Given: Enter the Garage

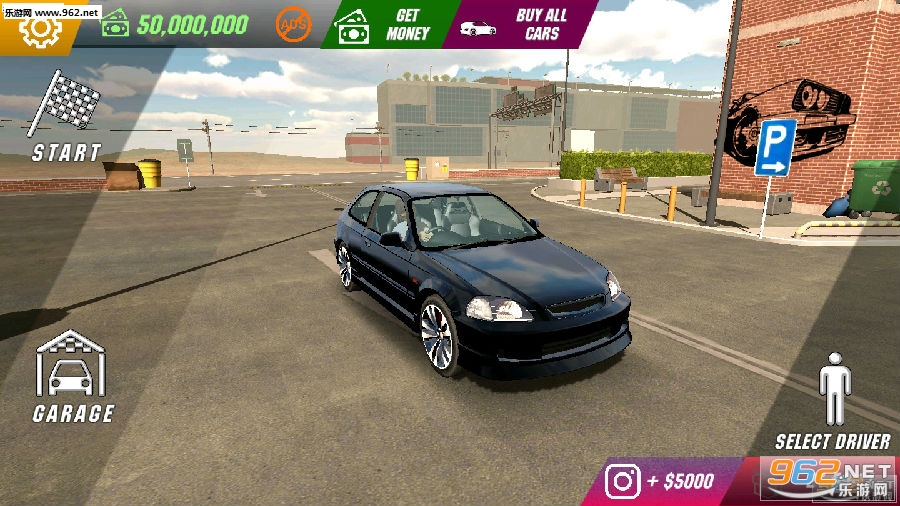Looking at the screenshot, I should [72, 377].
